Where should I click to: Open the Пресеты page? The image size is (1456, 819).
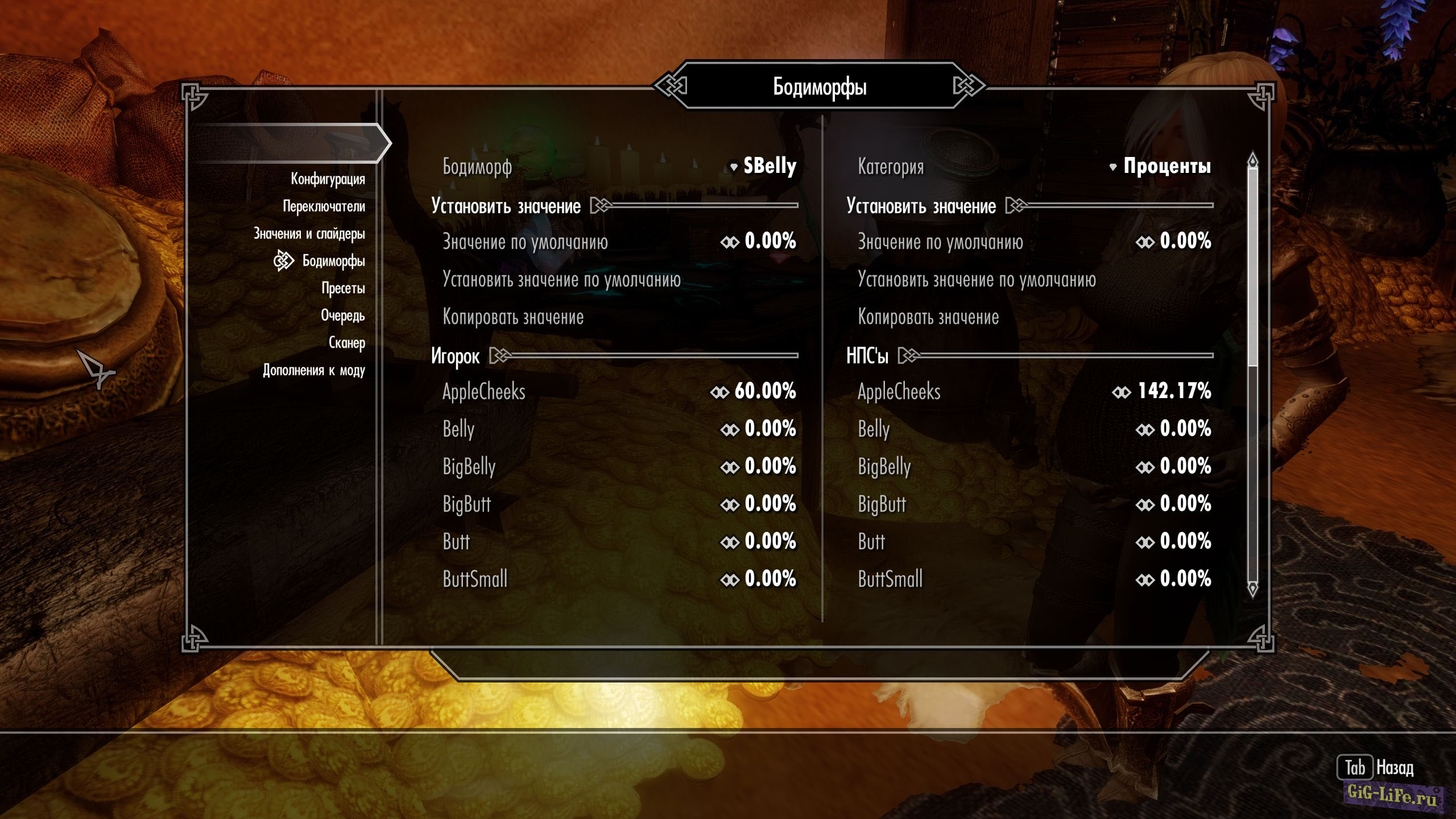(x=343, y=288)
